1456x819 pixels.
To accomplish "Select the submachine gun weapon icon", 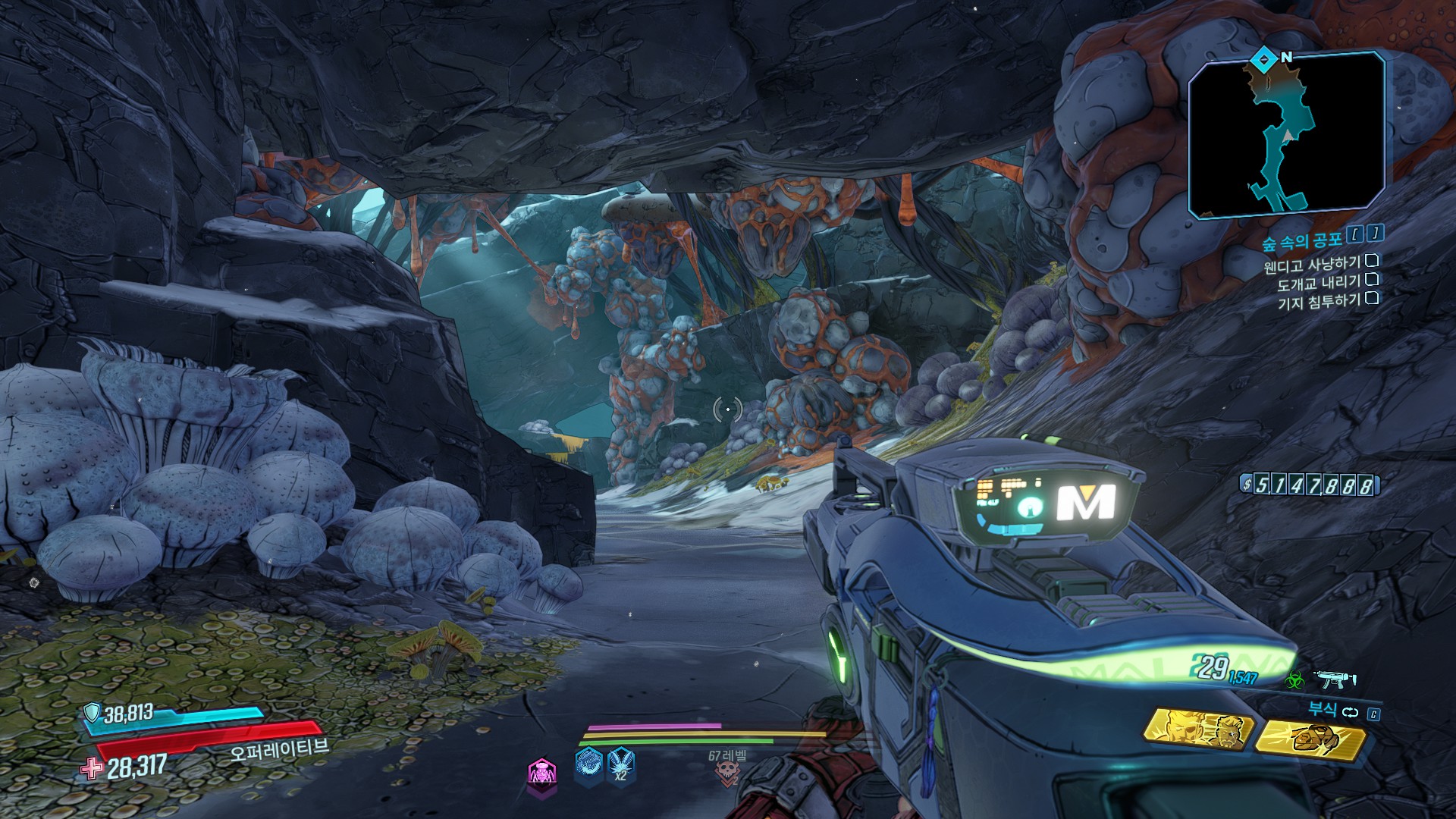I will 1336,679.
